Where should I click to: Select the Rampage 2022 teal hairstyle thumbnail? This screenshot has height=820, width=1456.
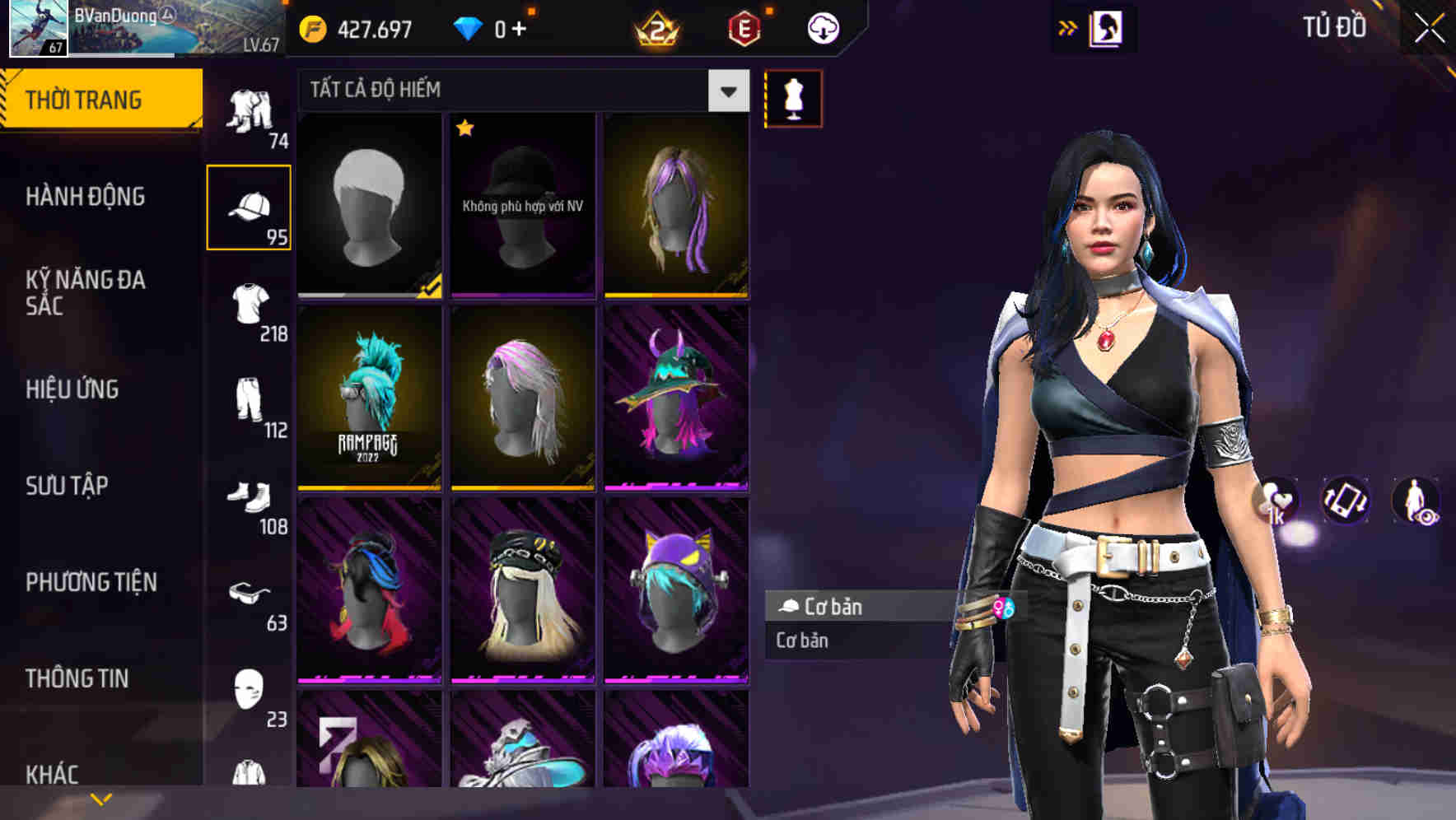(x=368, y=398)
